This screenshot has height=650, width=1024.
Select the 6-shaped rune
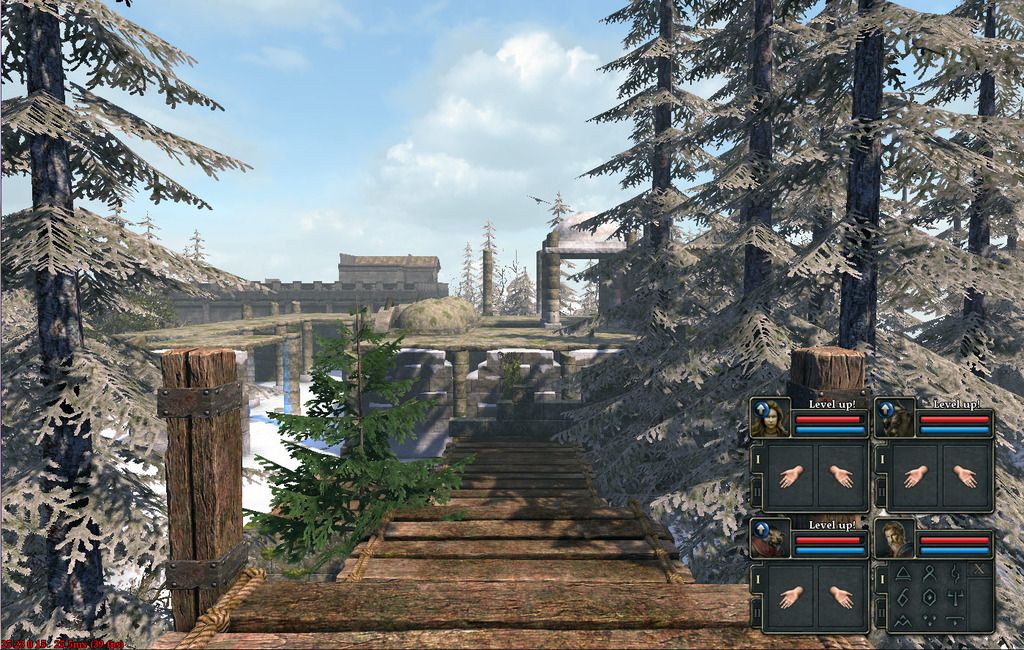click(x=903, y=596)
